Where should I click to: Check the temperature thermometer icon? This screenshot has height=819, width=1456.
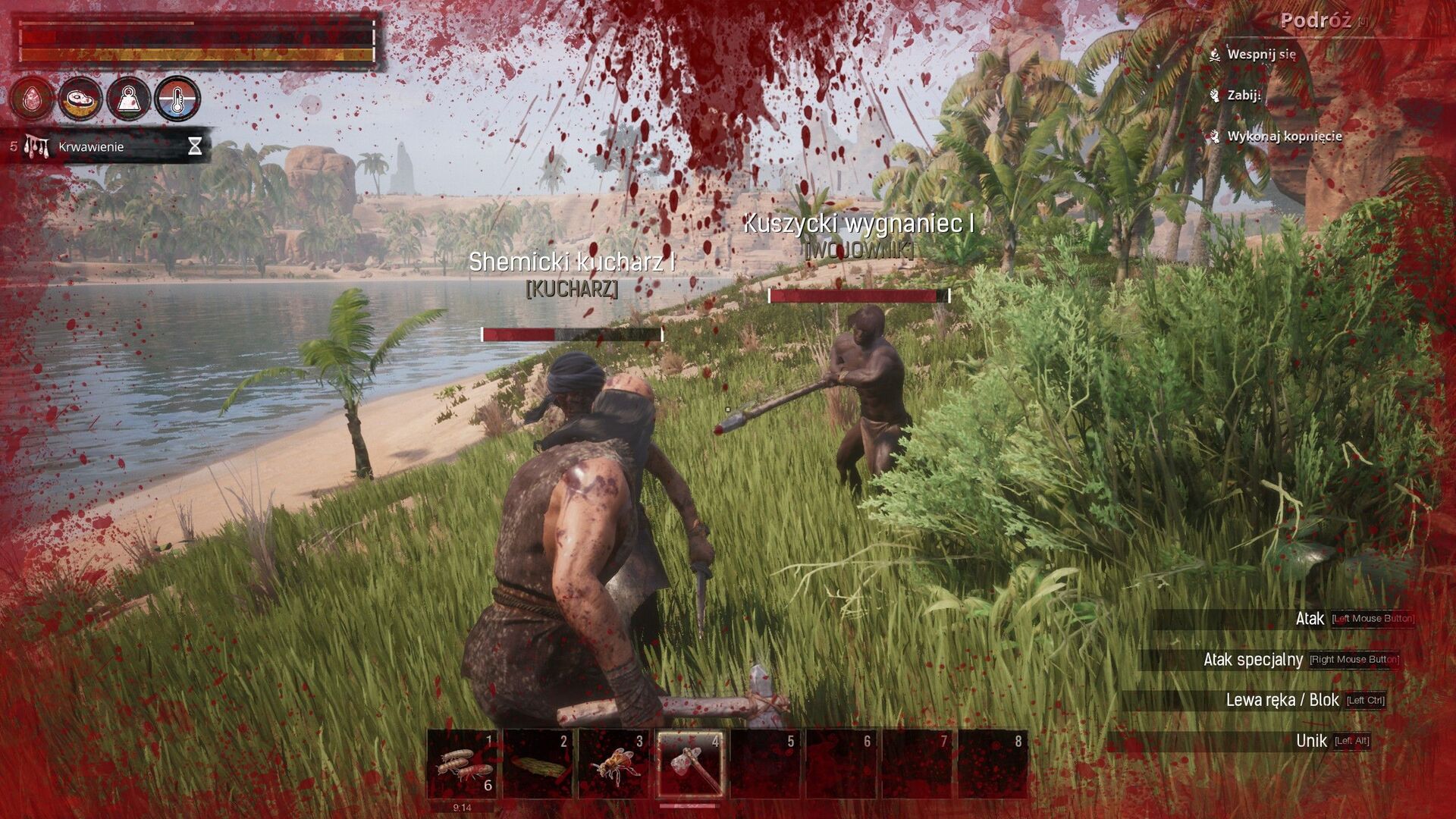click(177, 99)
